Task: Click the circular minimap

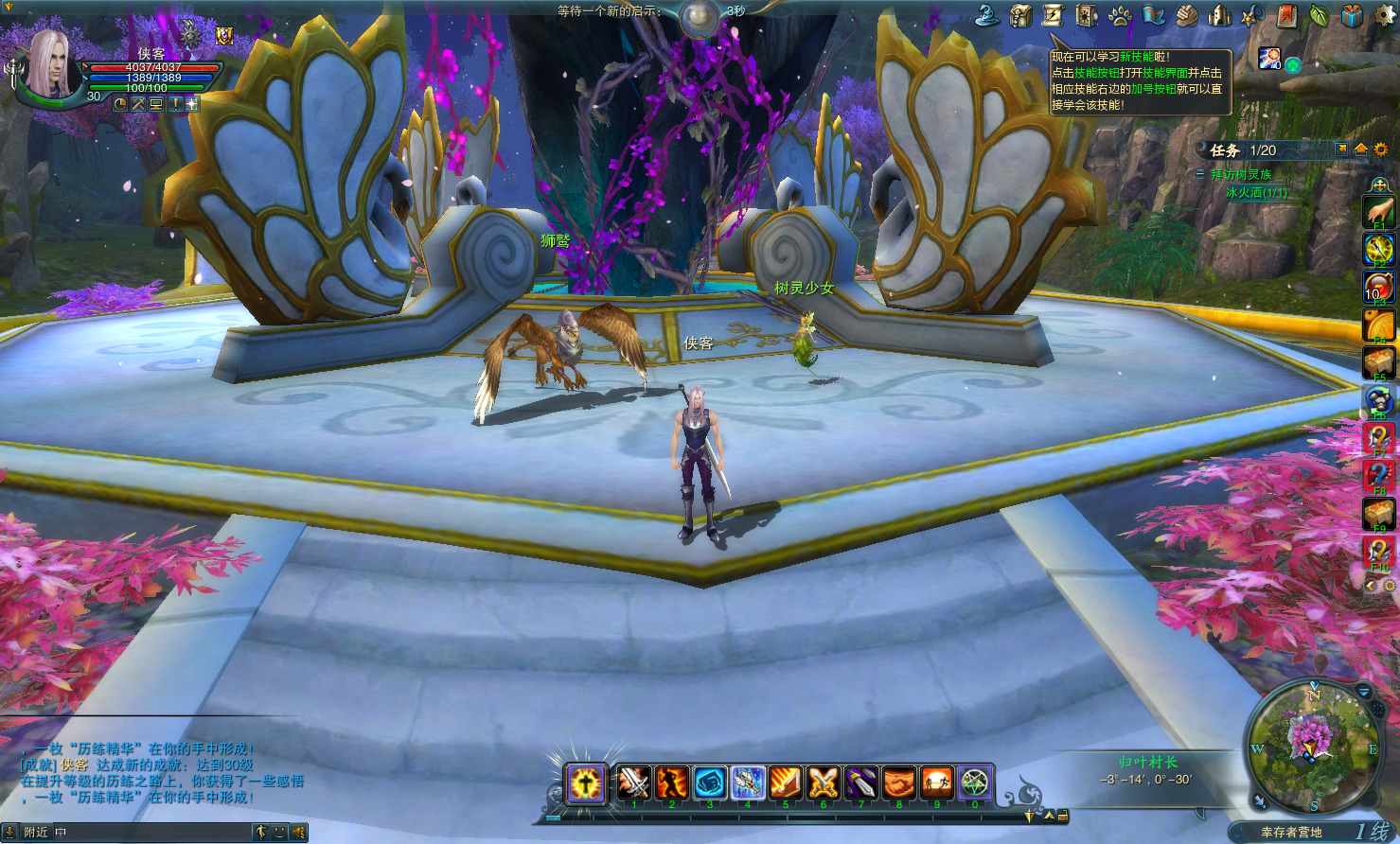Action: (x=1313, y=747)
